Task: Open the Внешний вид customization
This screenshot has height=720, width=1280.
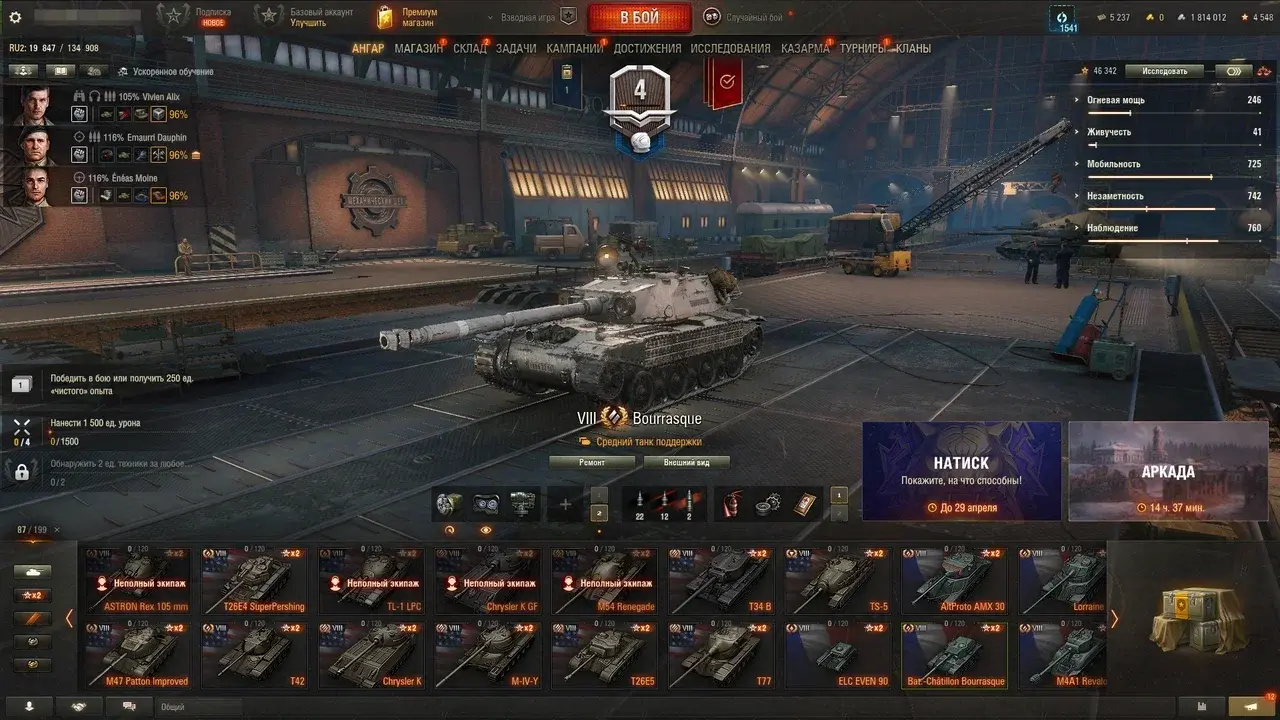Action: (686, 462)
